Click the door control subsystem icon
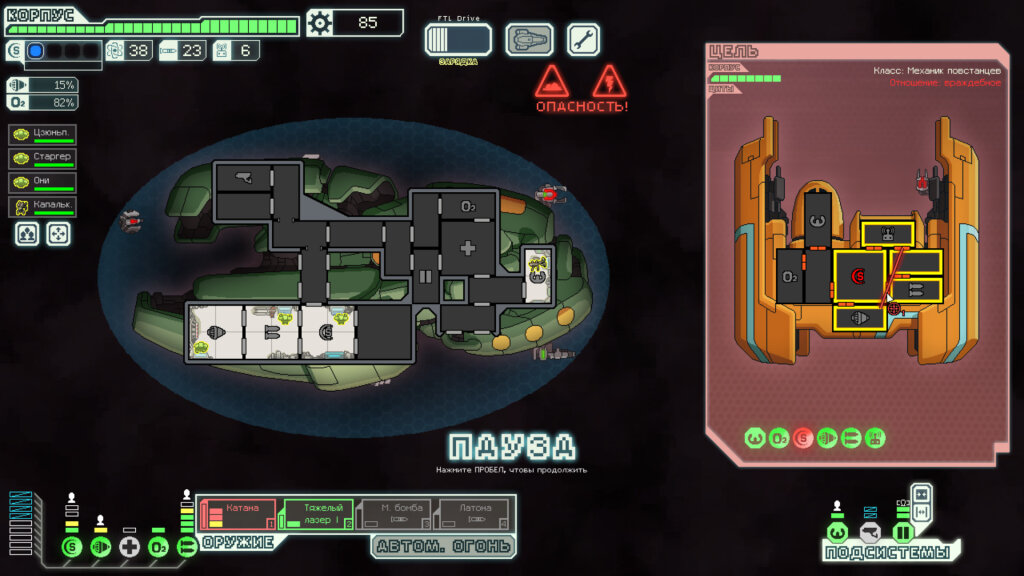 click(x=902, y=532)
